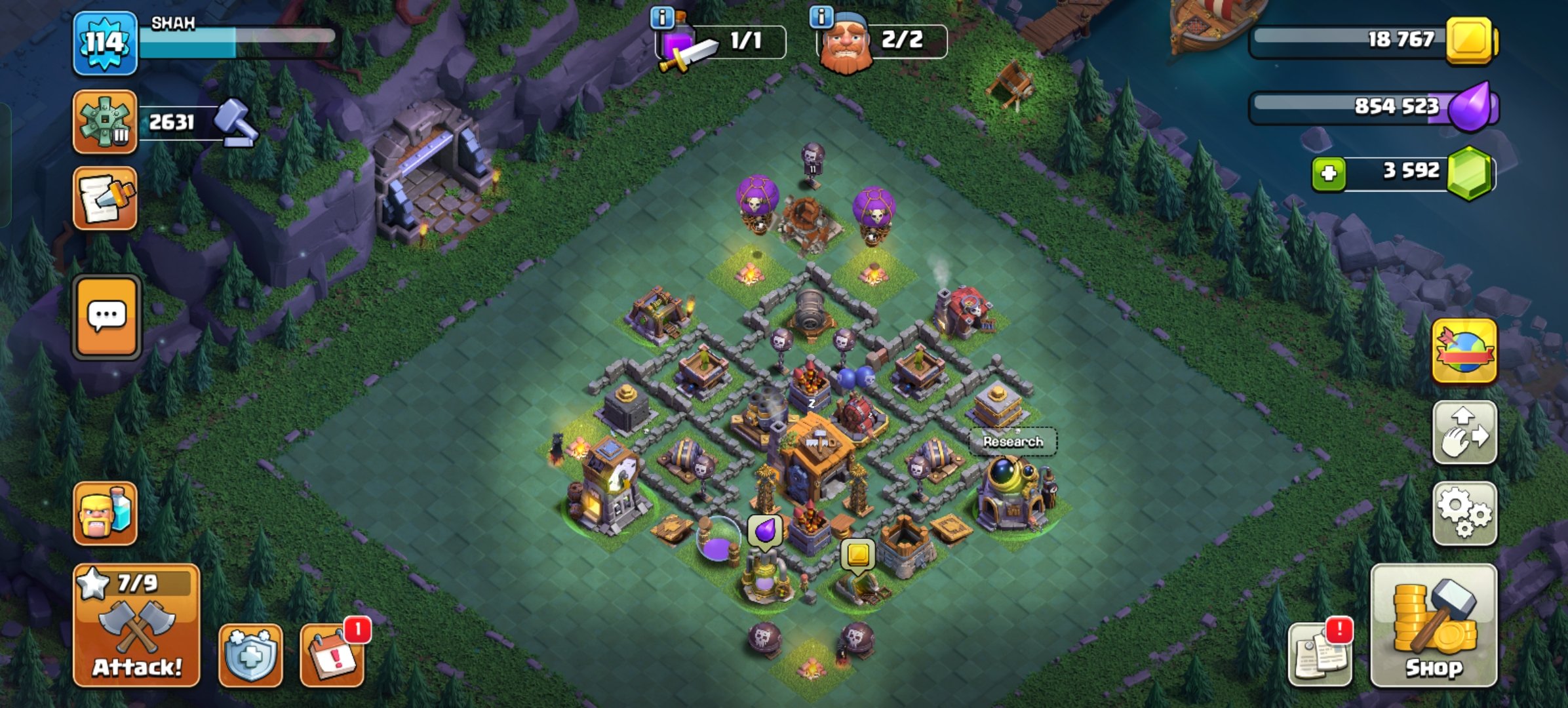This screenshot has width=1568, height=708.
Task: Open the globe world map button
Action: coord(1464,351)
